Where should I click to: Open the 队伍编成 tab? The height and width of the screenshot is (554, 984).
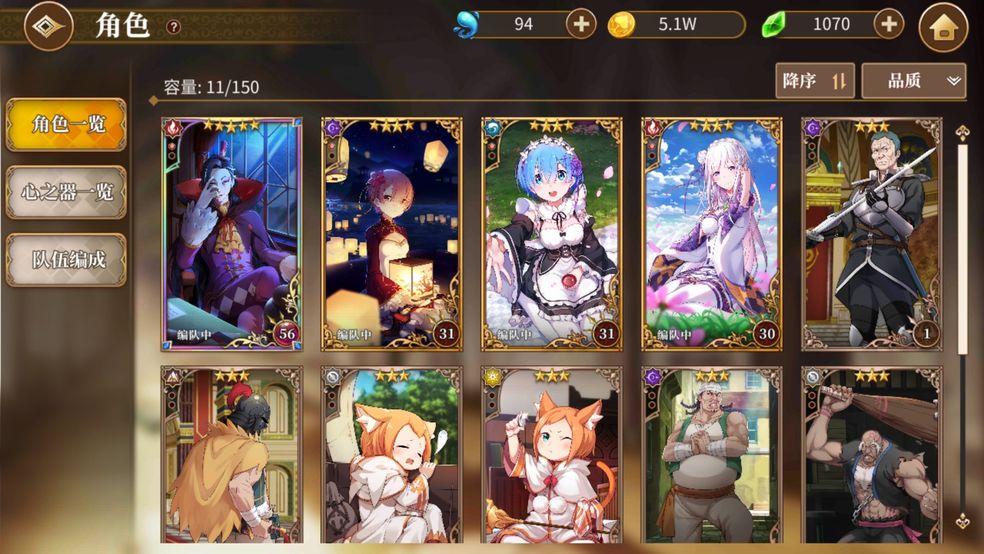pyautogui.click(x=66, y=260)
